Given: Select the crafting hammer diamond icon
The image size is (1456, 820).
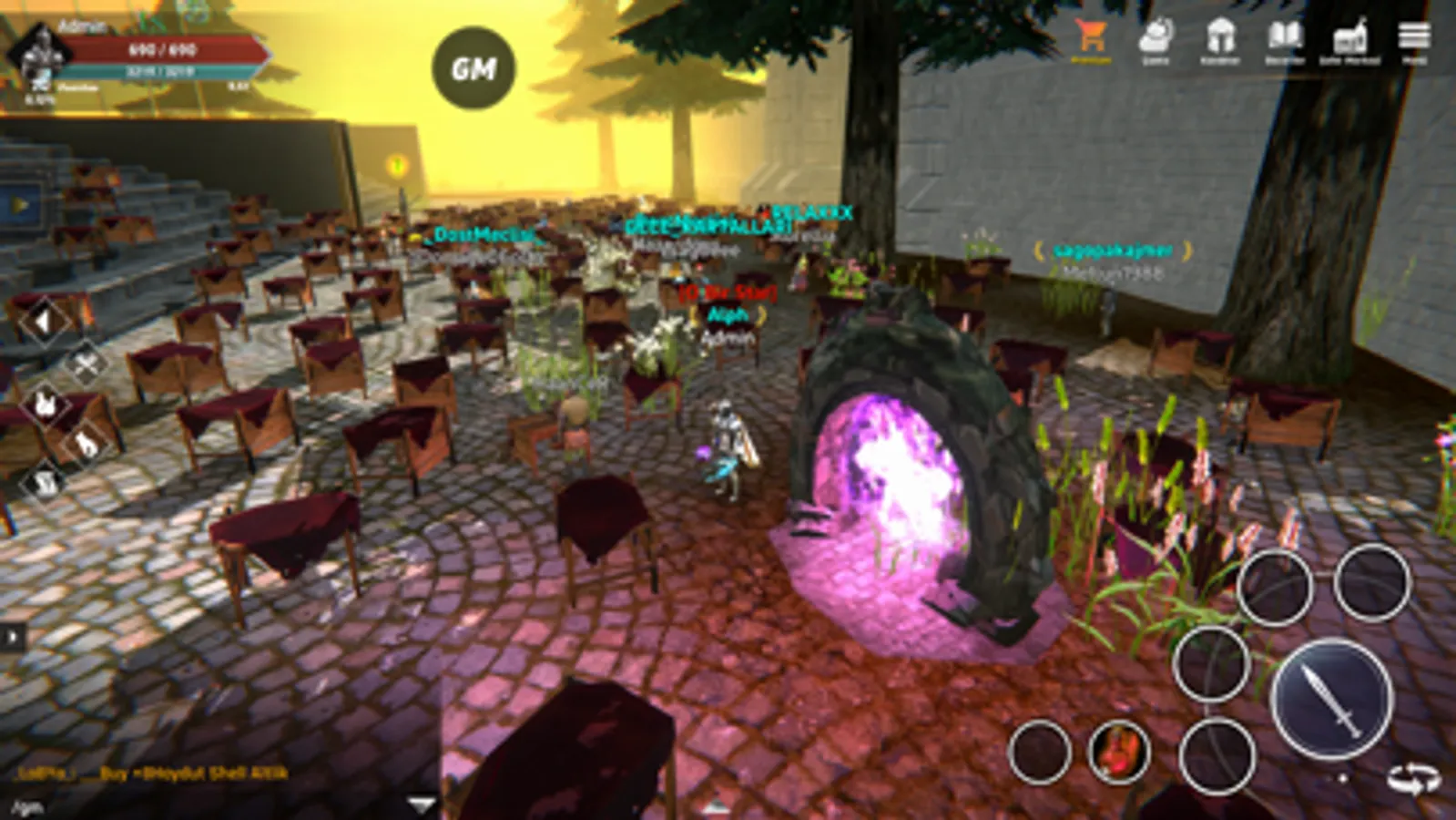Looking at the screenshot, I should click(x=85, y=364).
